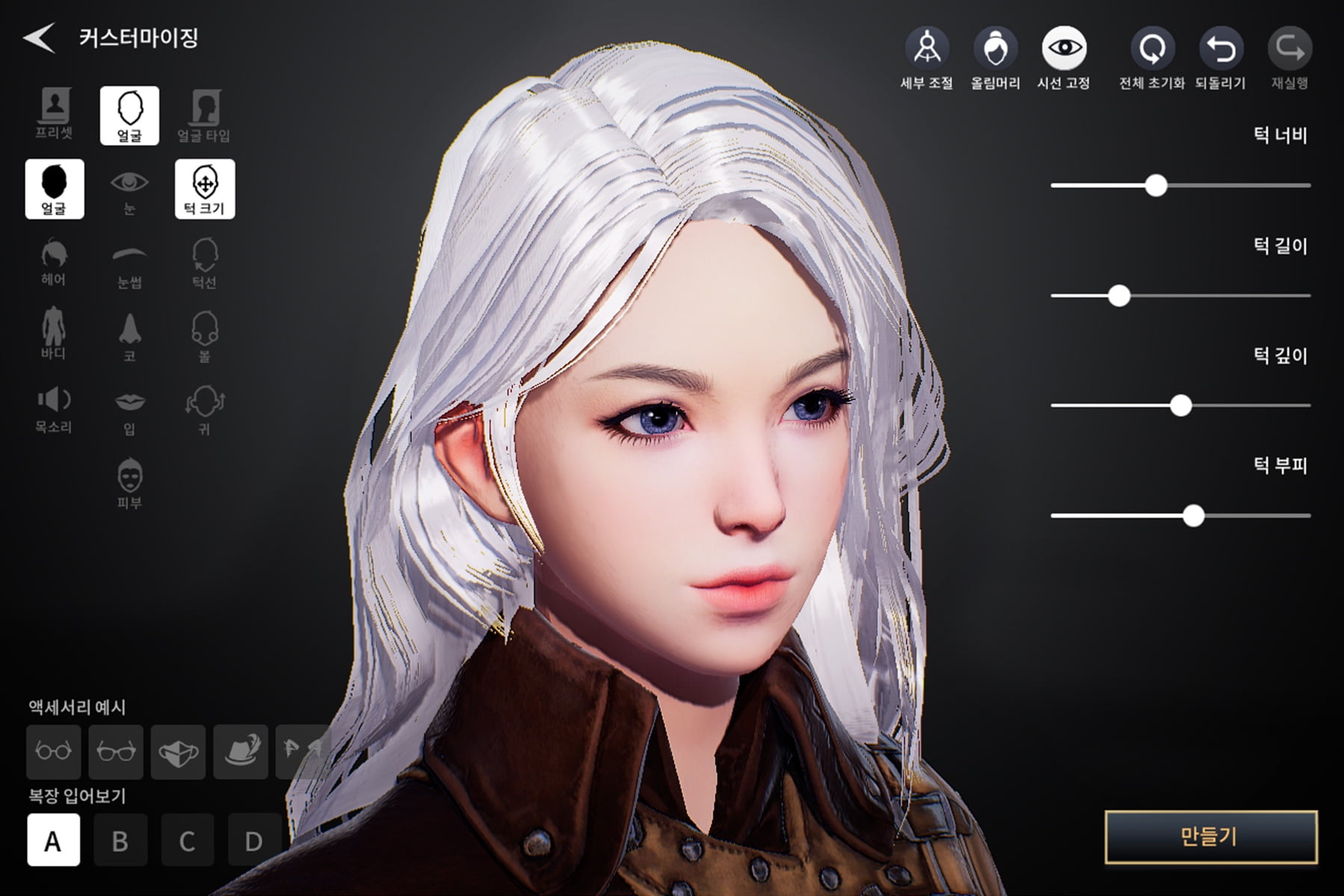The width and height of the screenshot is (1344, 896).
Task: Switch to the 얼굴 타입 face type tab
Action: pos(204,114)
